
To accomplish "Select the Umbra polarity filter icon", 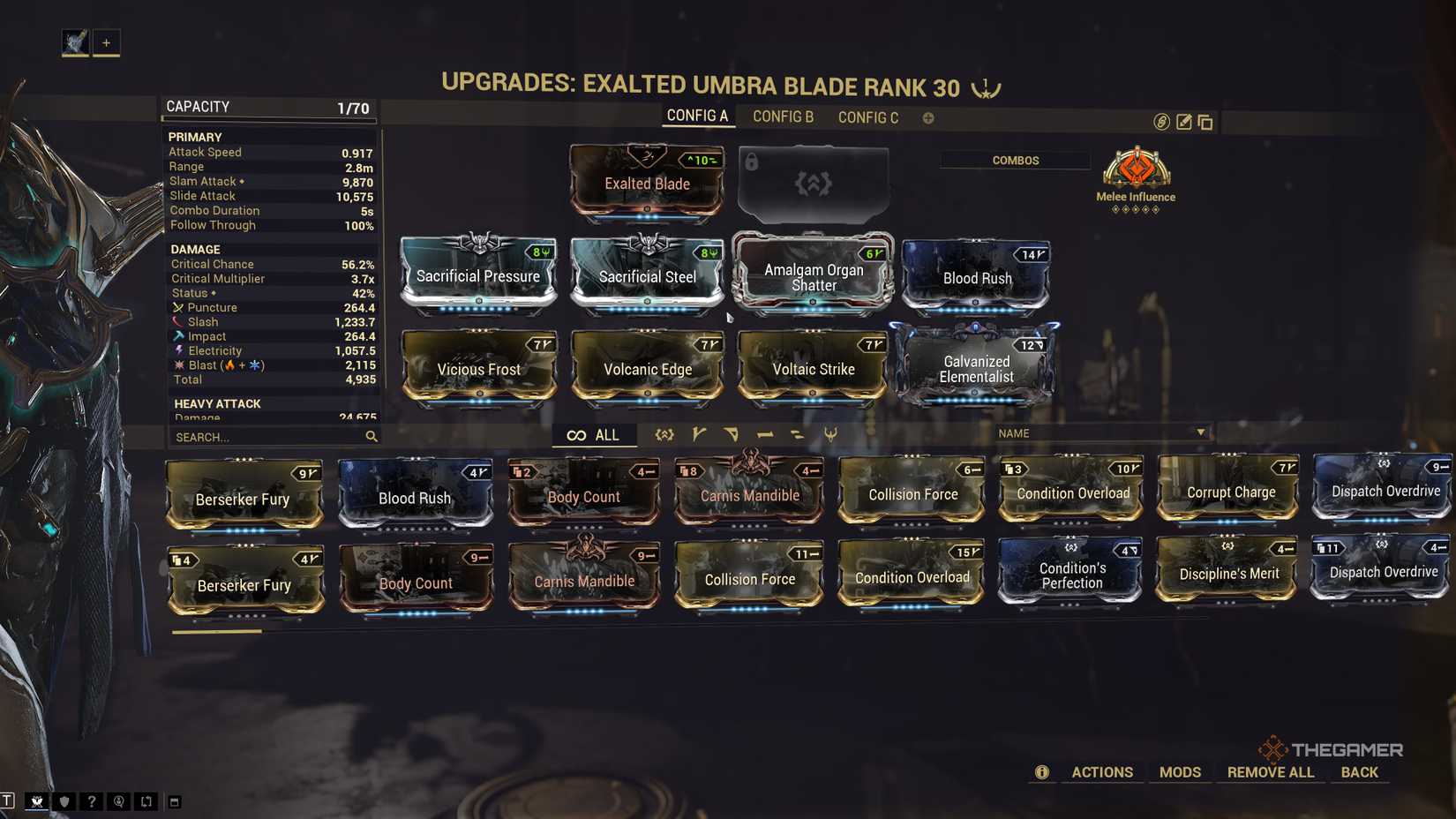I will [831, 434].
